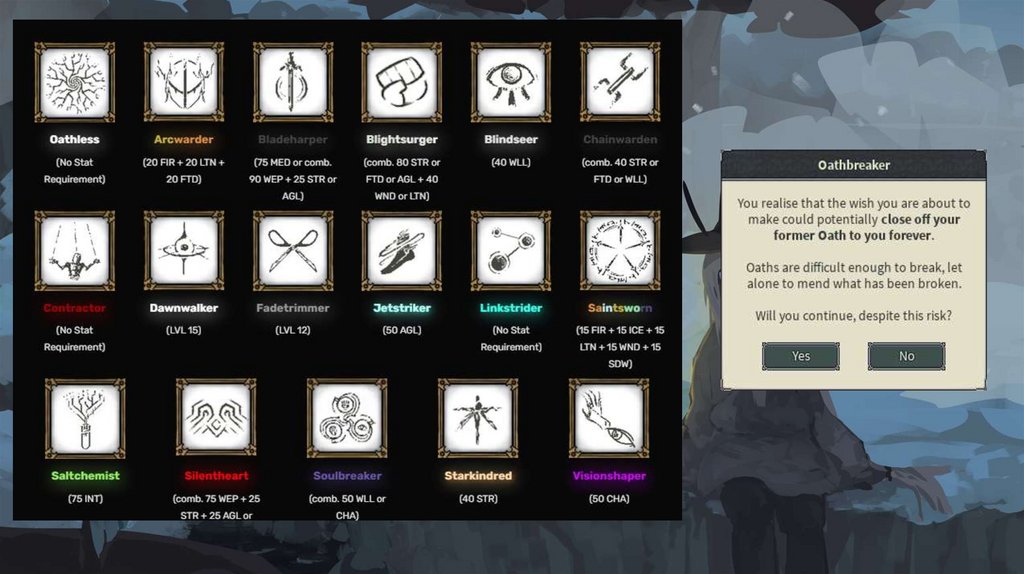Choose the Dawnwalker oath icon
Viewport: 1024px width, 574px height.
point(184,250)
